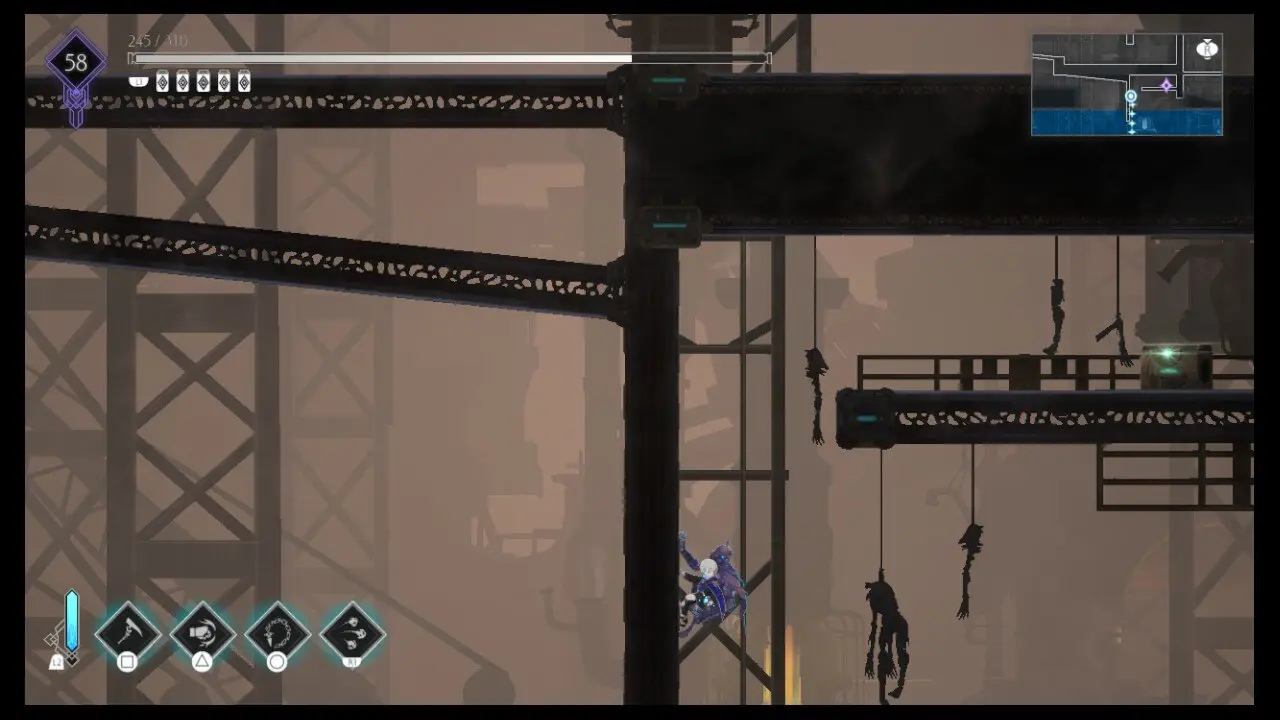Select the glowing blue sword gauge icon
Image resolution: width=1280 pixels, height=720 pixels.
[71, 620]
